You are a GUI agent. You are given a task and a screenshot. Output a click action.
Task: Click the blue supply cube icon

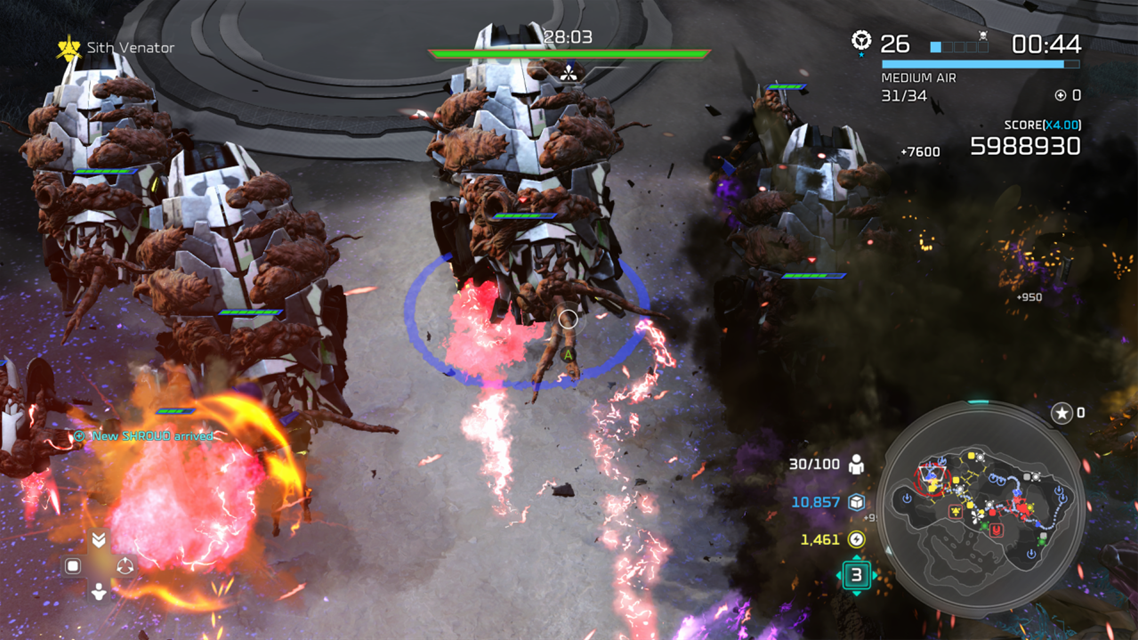coord(857,502)
